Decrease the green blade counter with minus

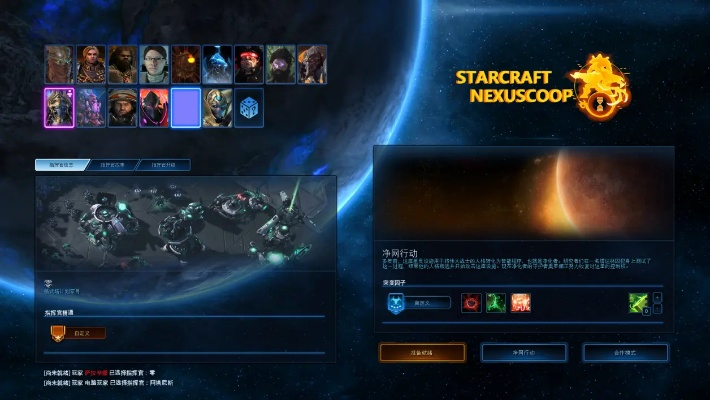pos(658,309)
